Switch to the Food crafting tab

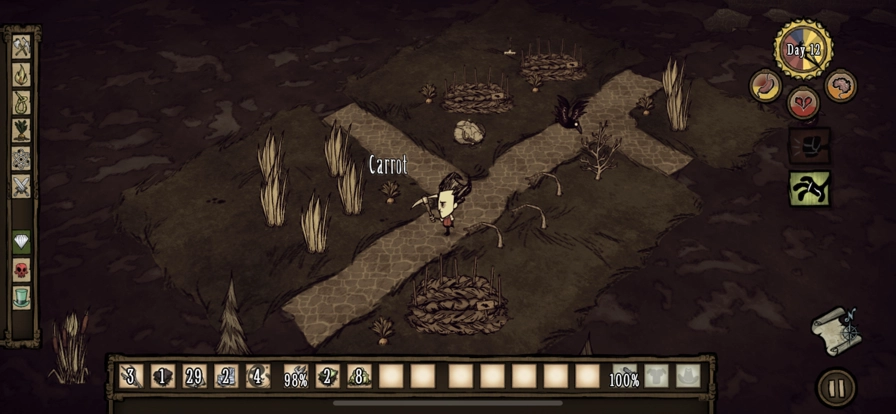[x=21, y=130]
